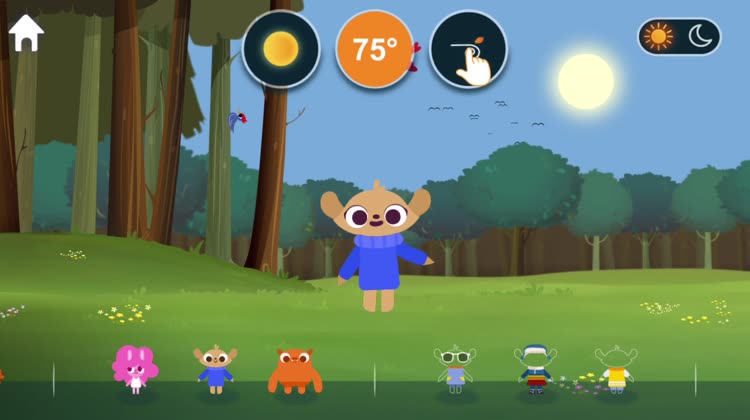The height and width of the screenshot is (420, 750).
Task: Pick the orange monster character
Action: click(295, 370)
